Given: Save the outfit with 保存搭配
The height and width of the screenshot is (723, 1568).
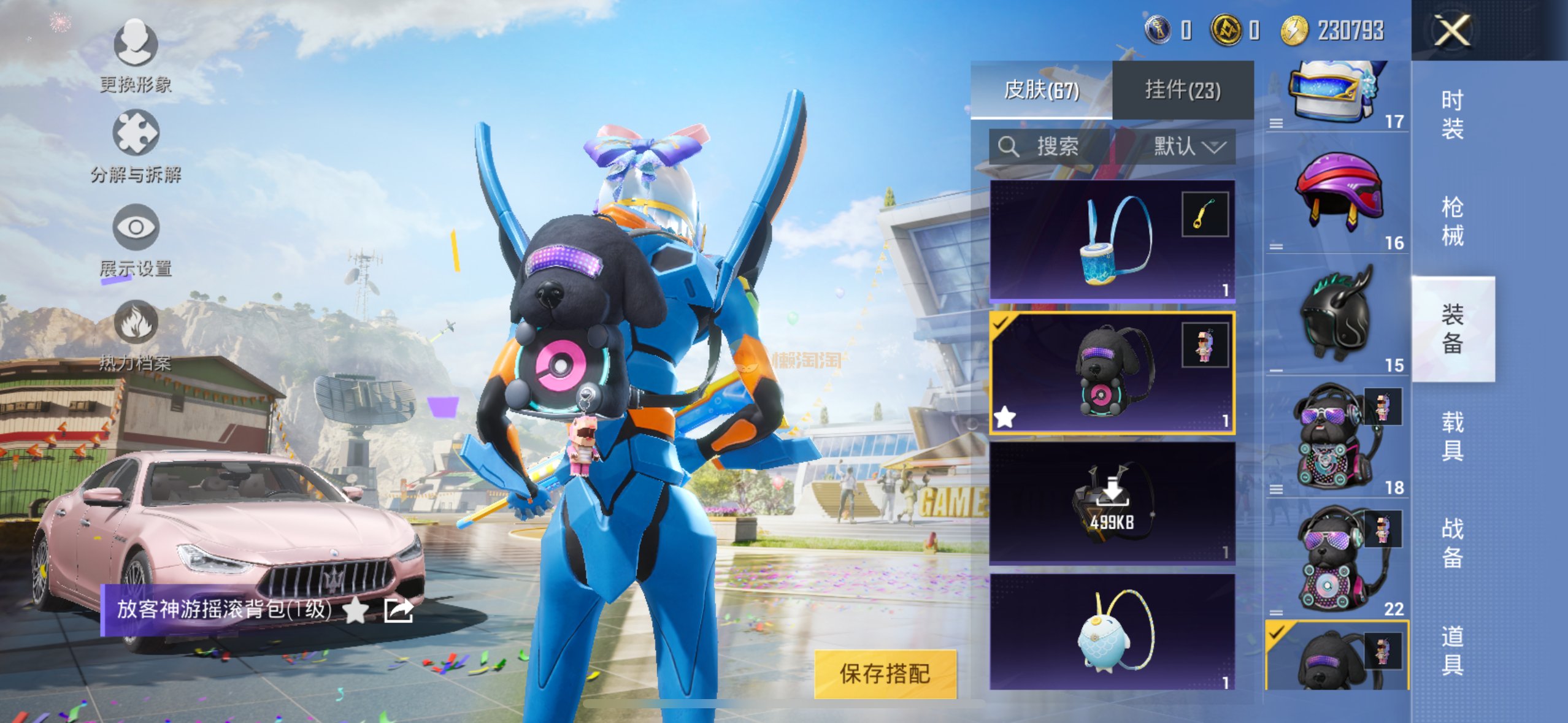Looking at the screenshot, I should pos(885,673).
